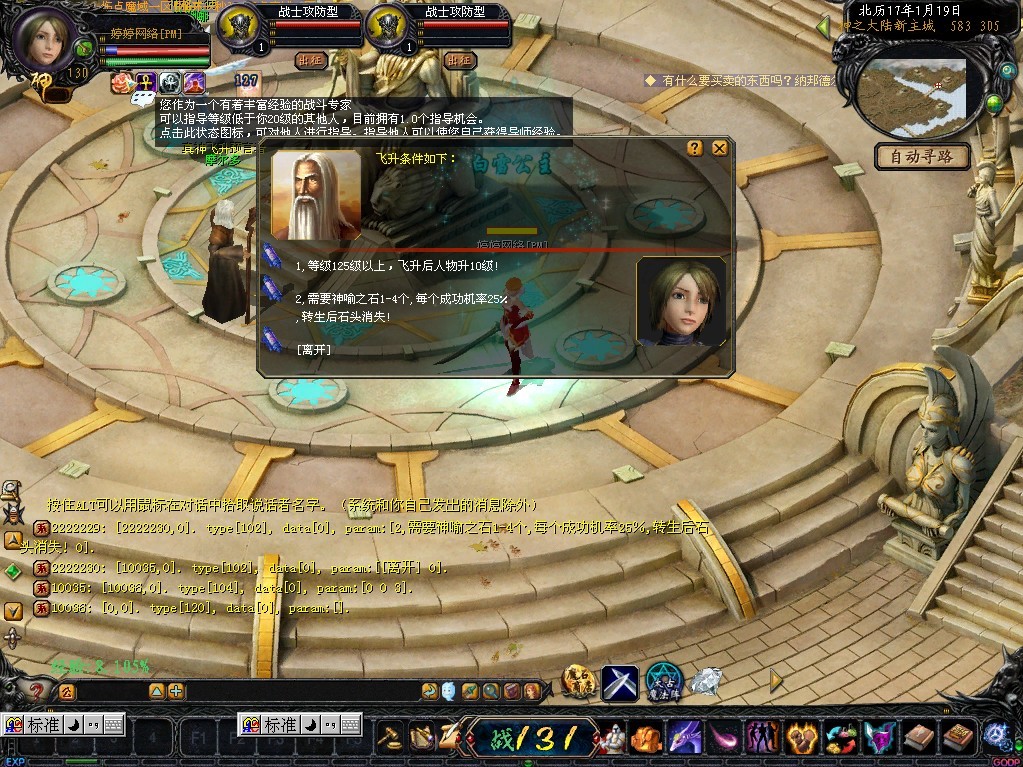Open the 魔法阵 magic circle icon
Screen dimensions: 1023x767
pos(663,682)
